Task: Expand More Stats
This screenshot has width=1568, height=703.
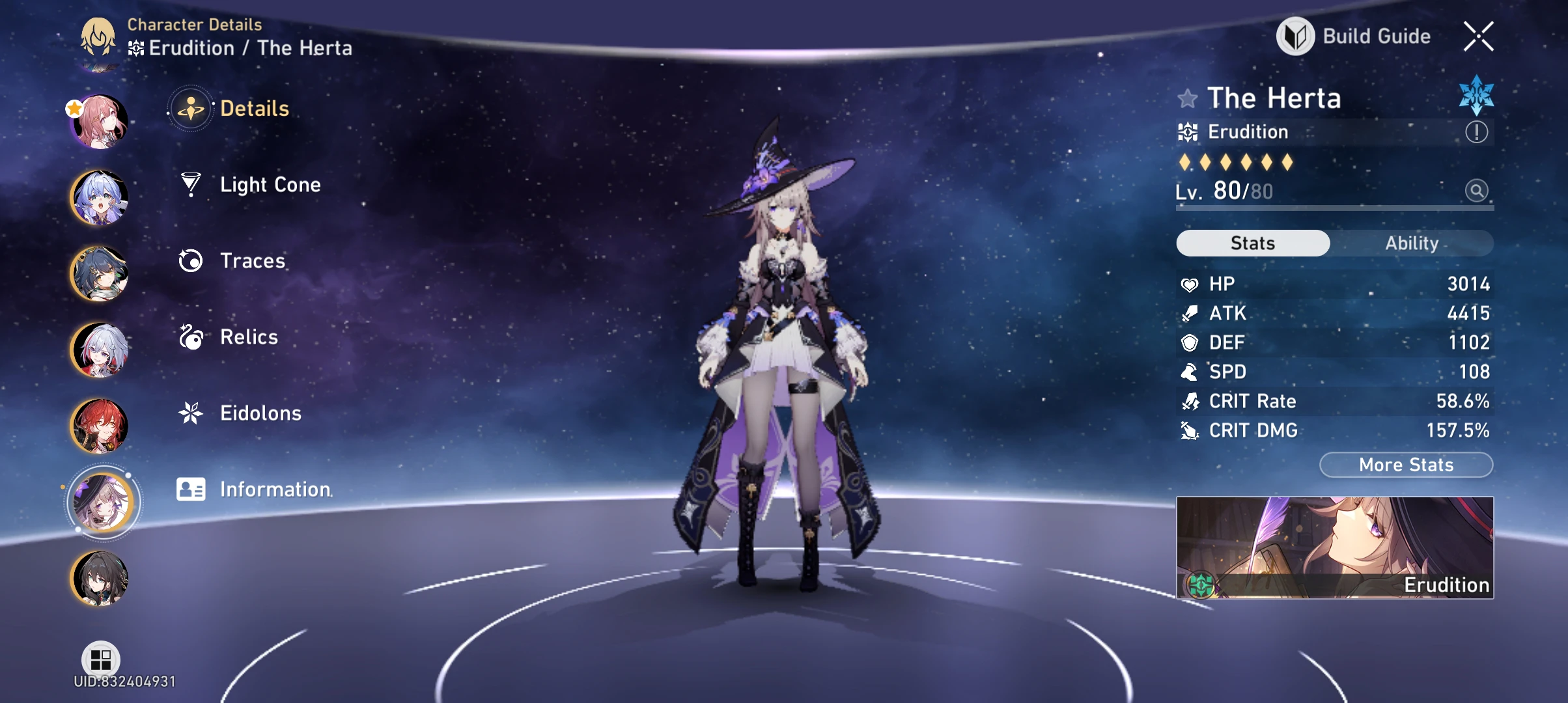Action: (1405, 464)
